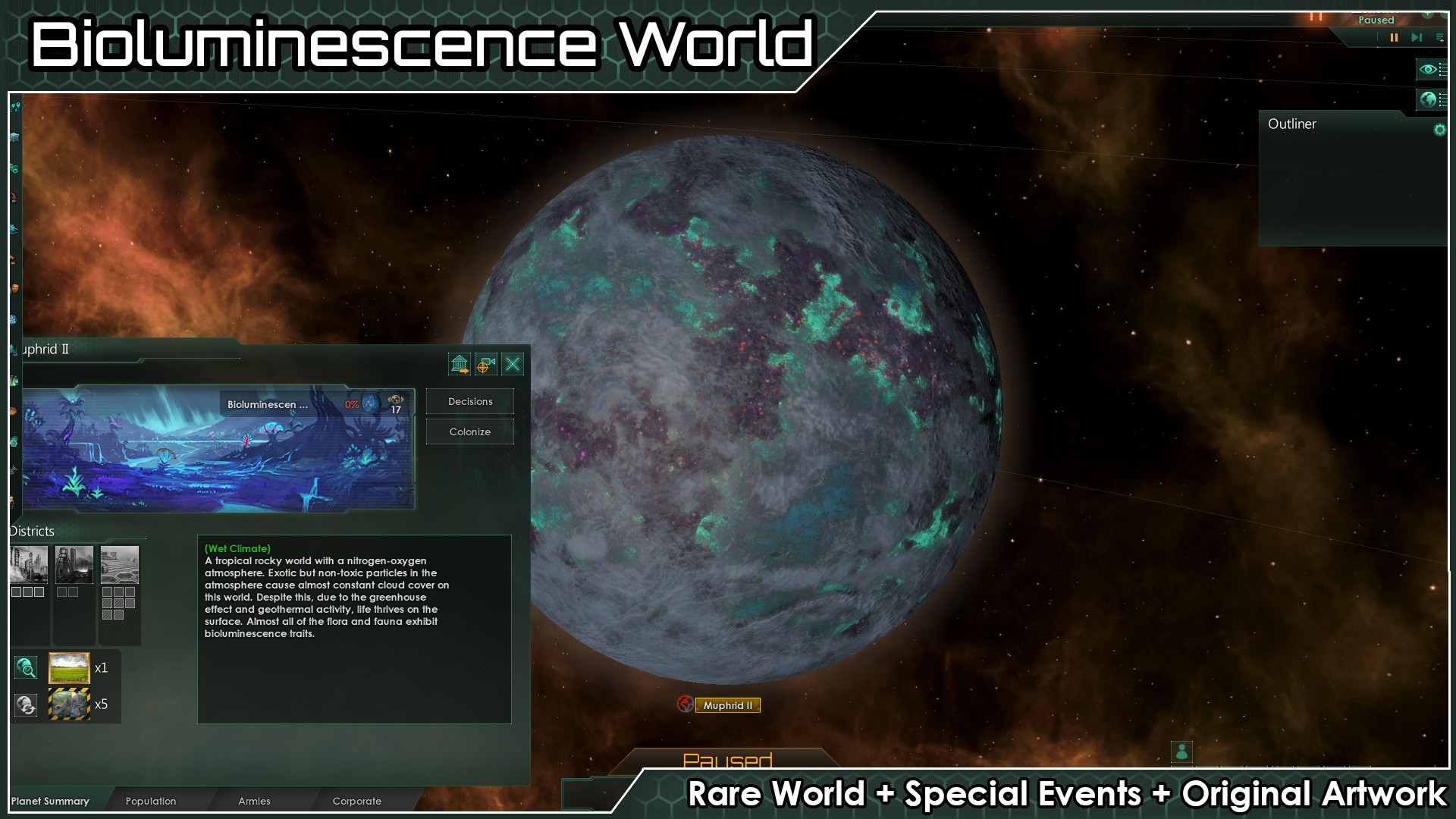Screen dimensions: 1456x819
Task: Open the Outliner settings gear
Action: (x=1439, y=130)
